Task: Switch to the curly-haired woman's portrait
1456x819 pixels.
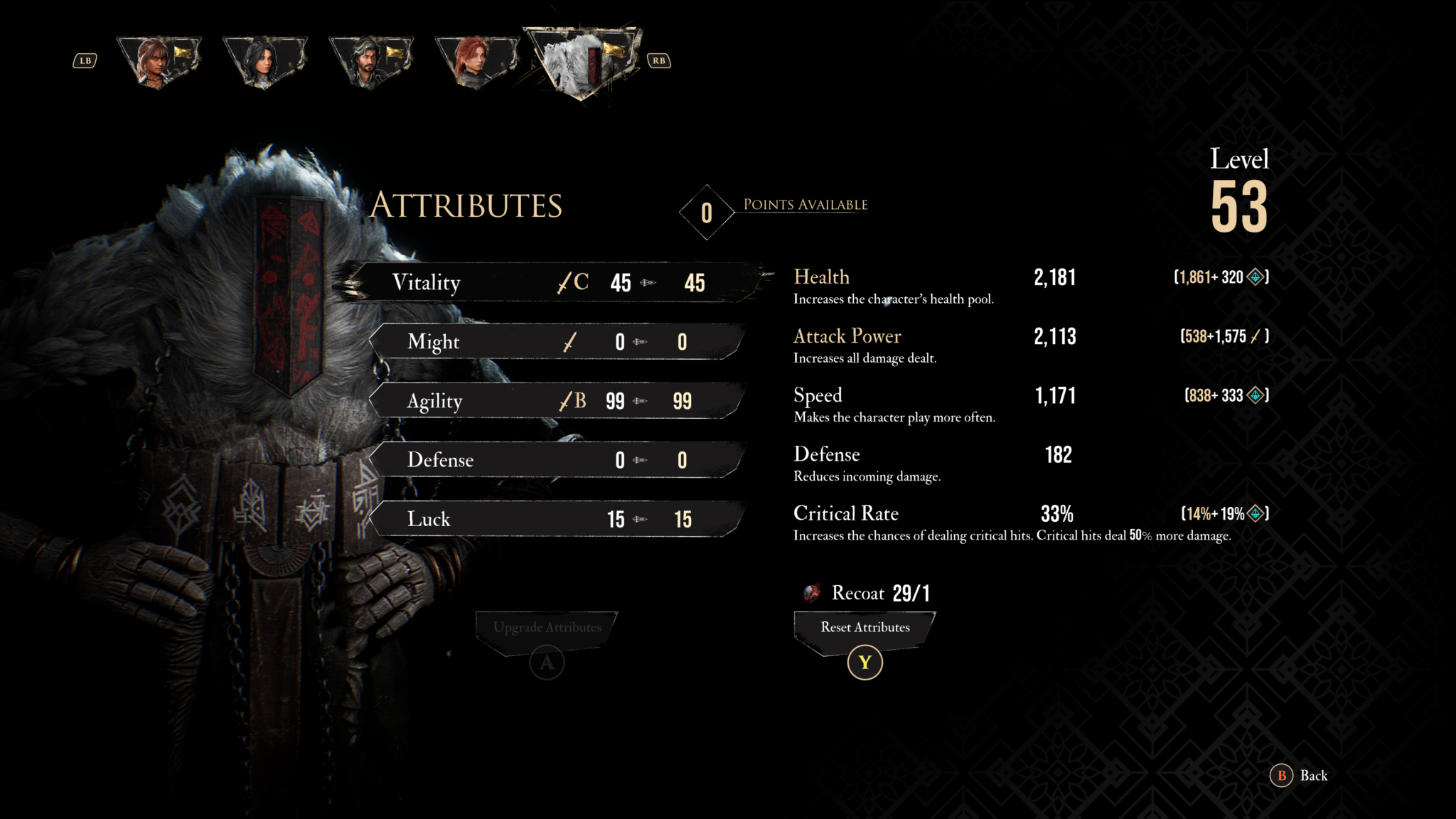Action: pyautogui.click(x=158, y=62)
